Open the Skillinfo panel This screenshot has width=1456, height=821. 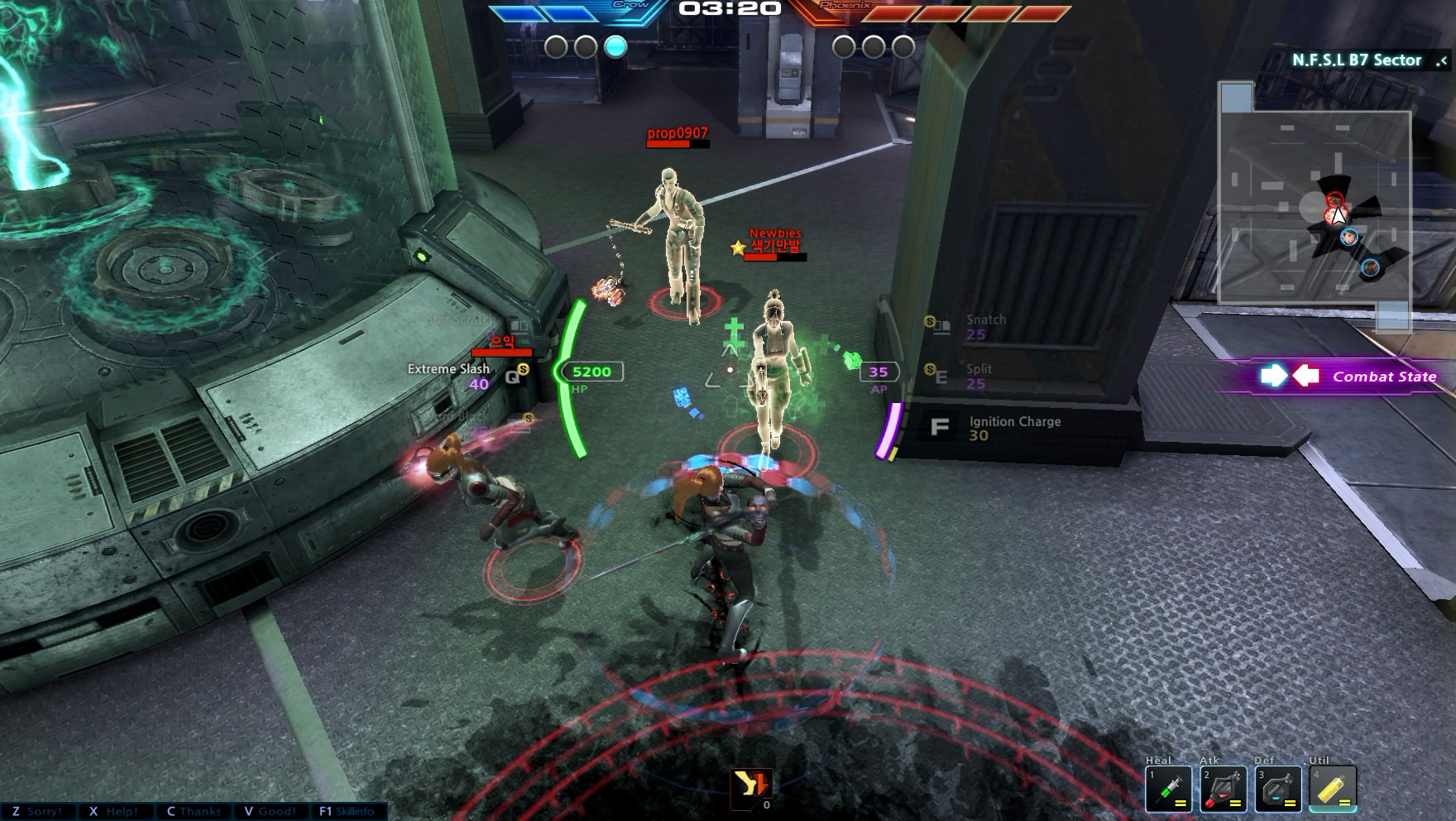click(x=347, y=811)
